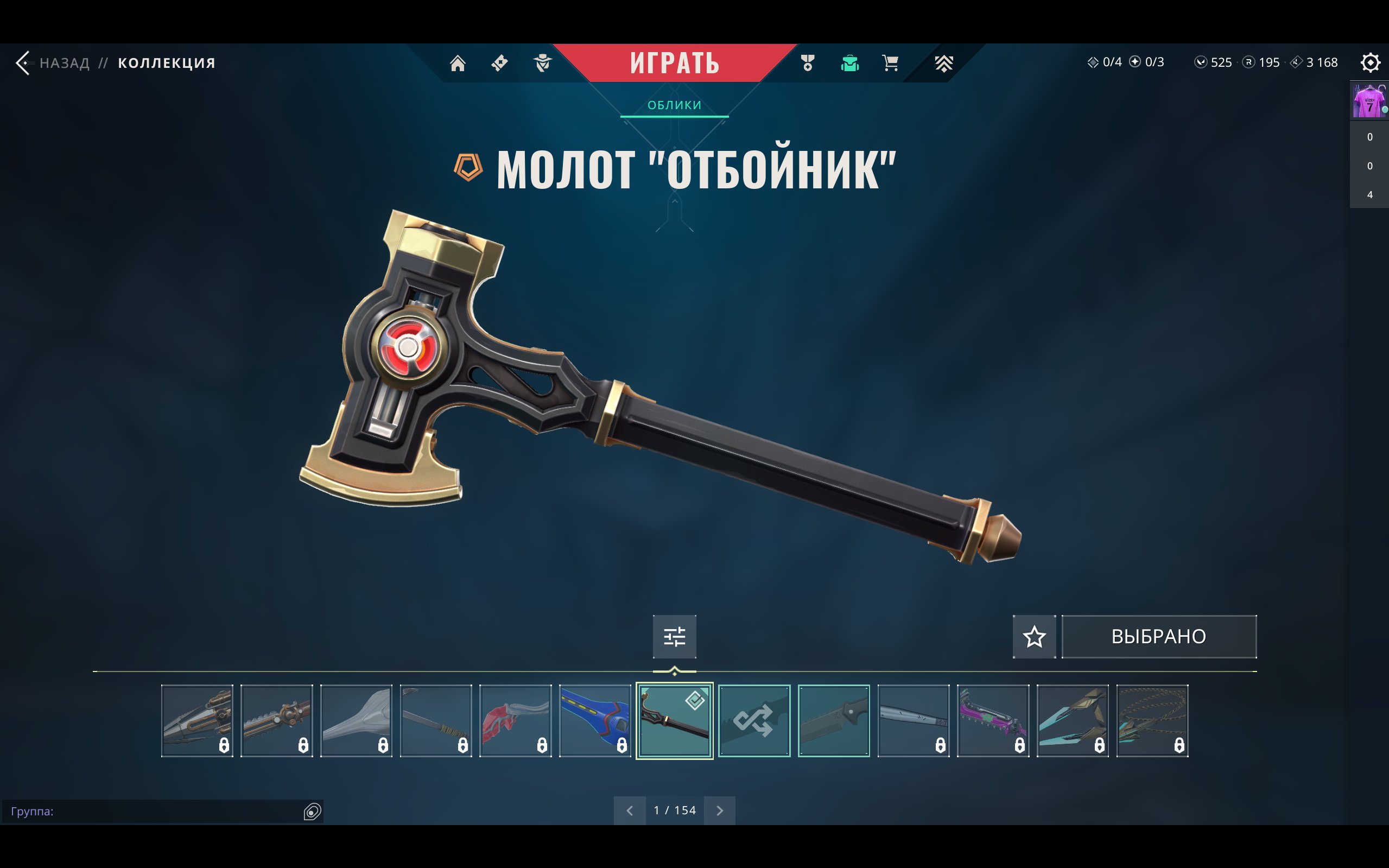Viewport: 1389px width, 868px height.
Task: Open the agents menu icon
Action: 542,62
